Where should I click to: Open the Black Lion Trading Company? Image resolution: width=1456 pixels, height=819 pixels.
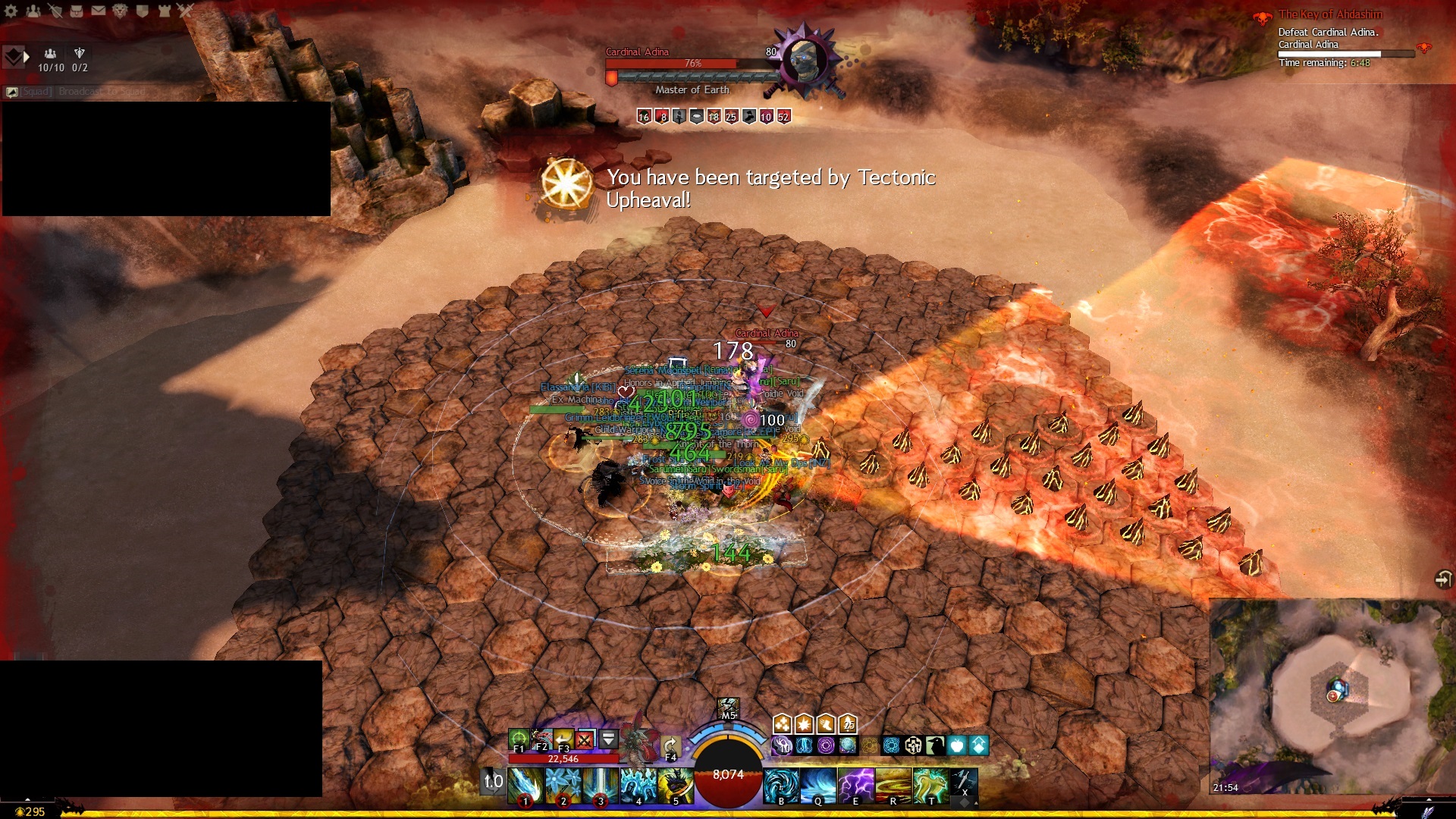120,11
